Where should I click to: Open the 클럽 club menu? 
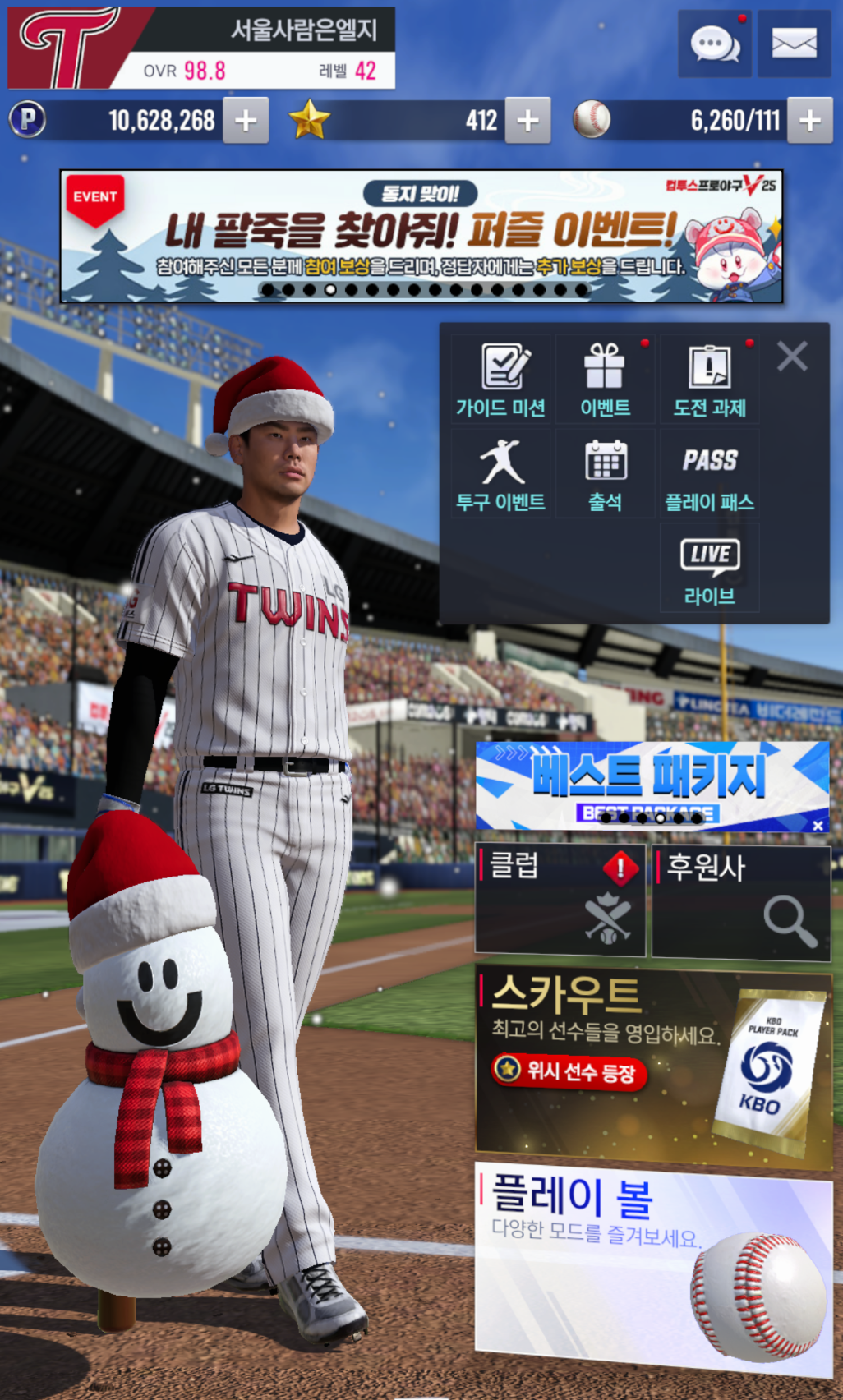point(560,900)
